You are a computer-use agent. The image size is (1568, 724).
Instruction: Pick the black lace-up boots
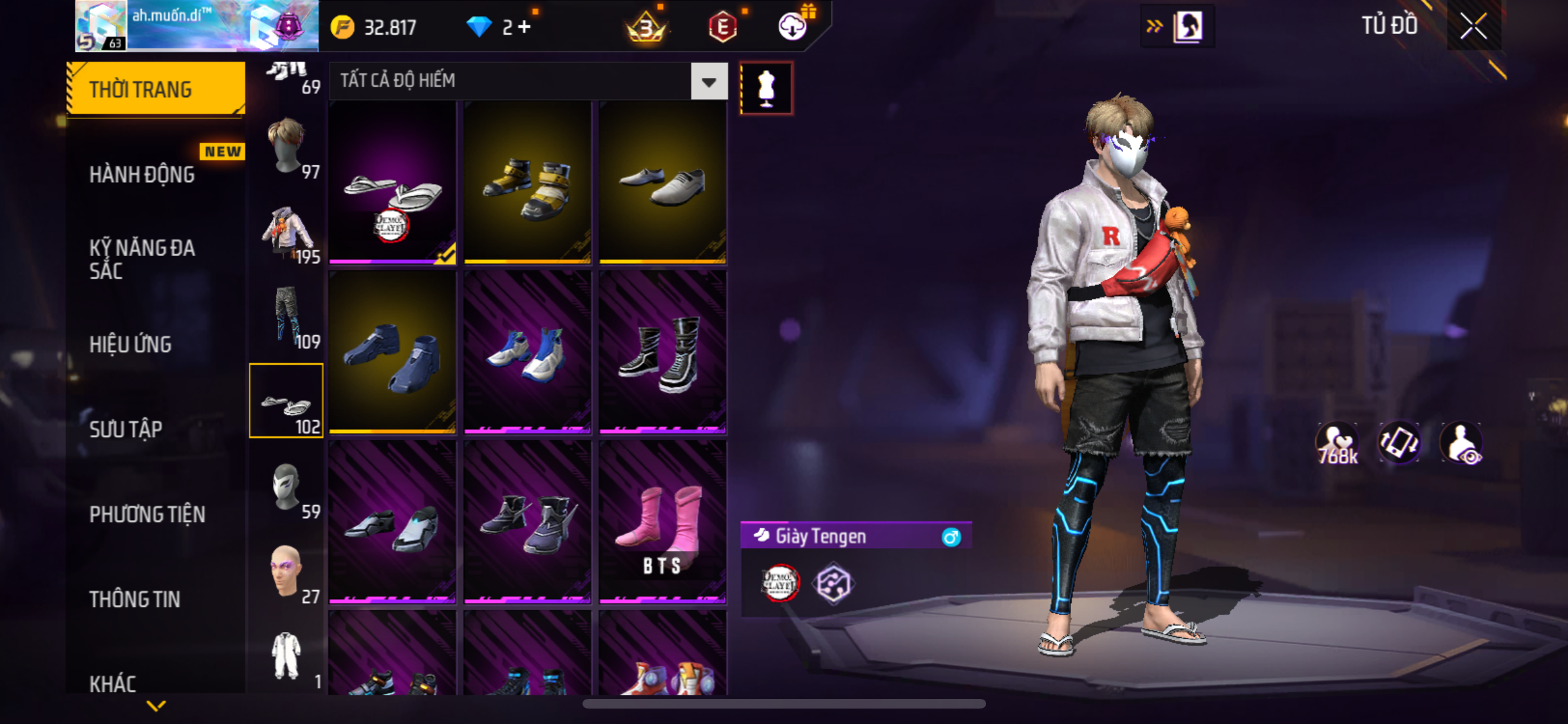(x=662, y=352)
